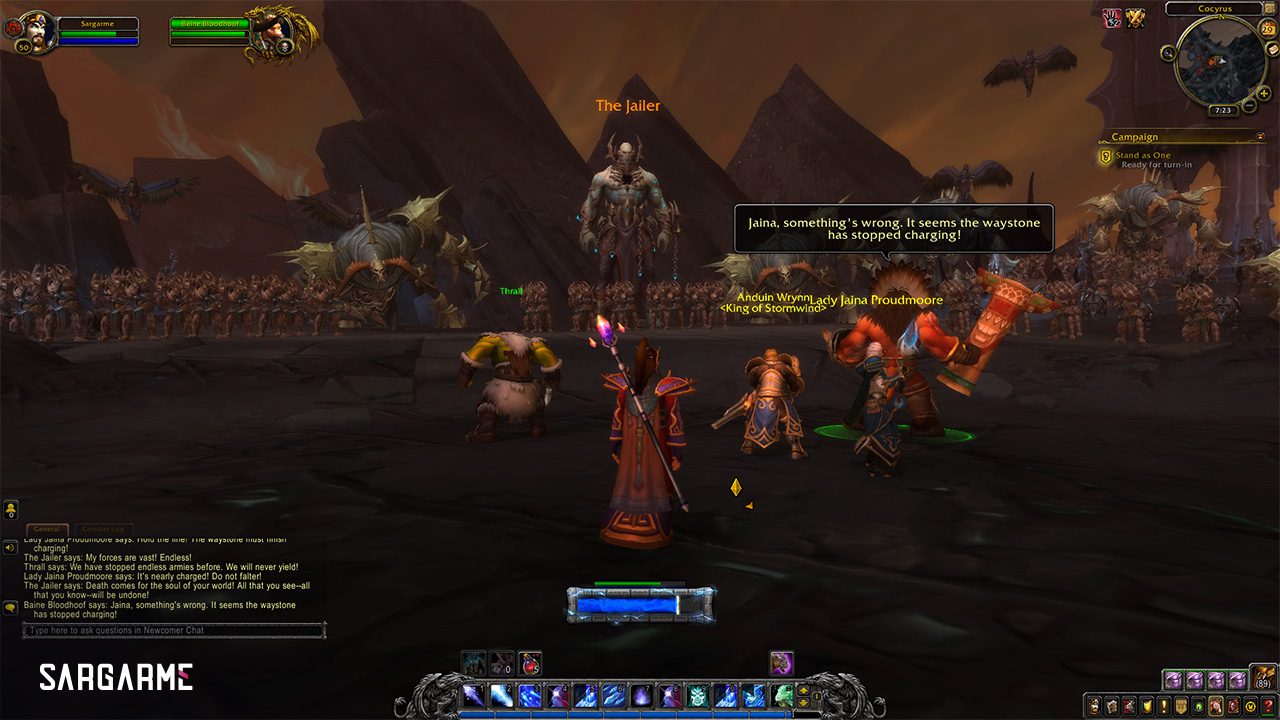Open the red Help question mark menu
1280x720 pixels.
[1266, 706]
